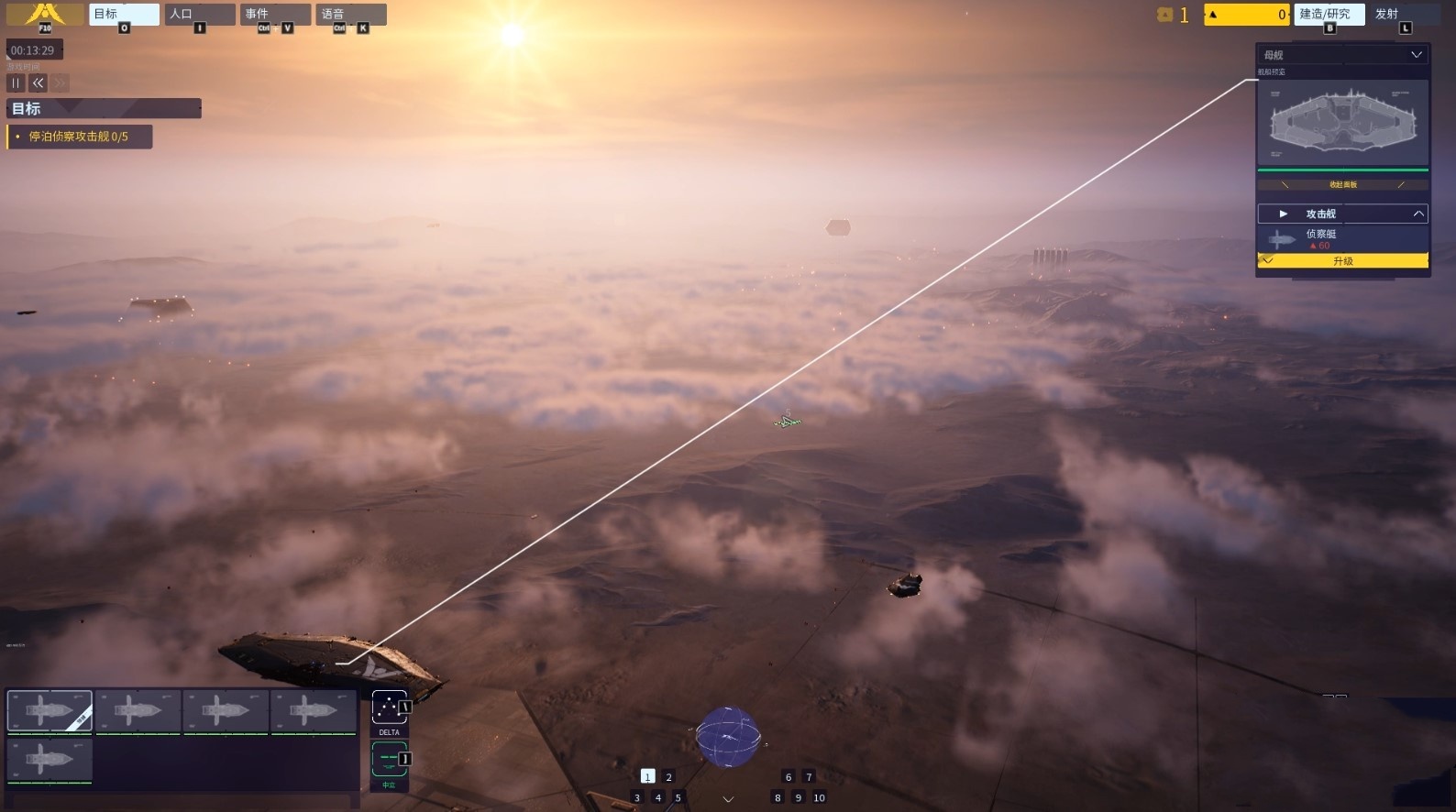Queue a 侦察艇 recon ship build
Screen dimensions: 1456x812
pos(1342,239)
